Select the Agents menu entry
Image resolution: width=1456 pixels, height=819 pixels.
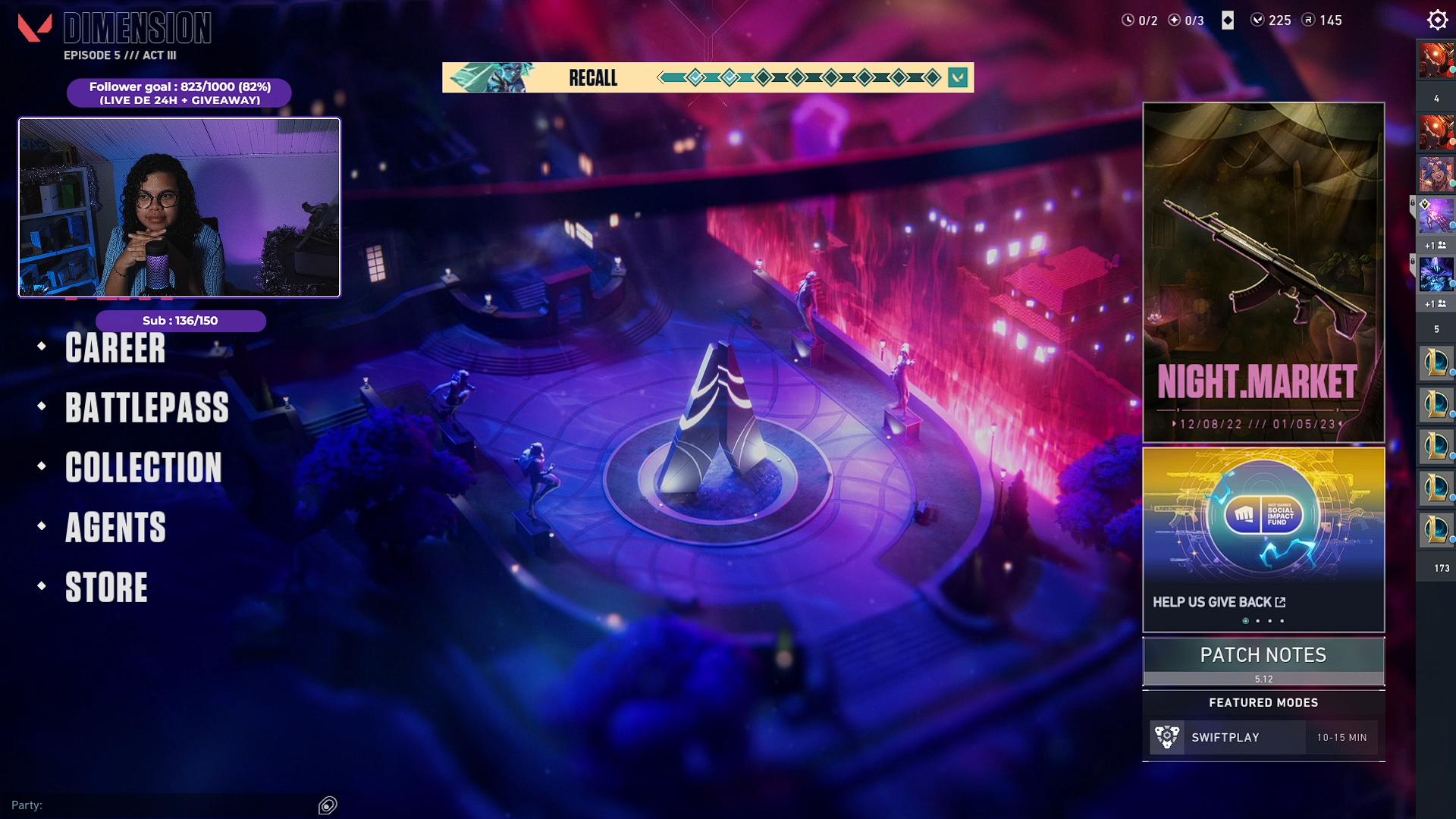(x=115, y=528)
